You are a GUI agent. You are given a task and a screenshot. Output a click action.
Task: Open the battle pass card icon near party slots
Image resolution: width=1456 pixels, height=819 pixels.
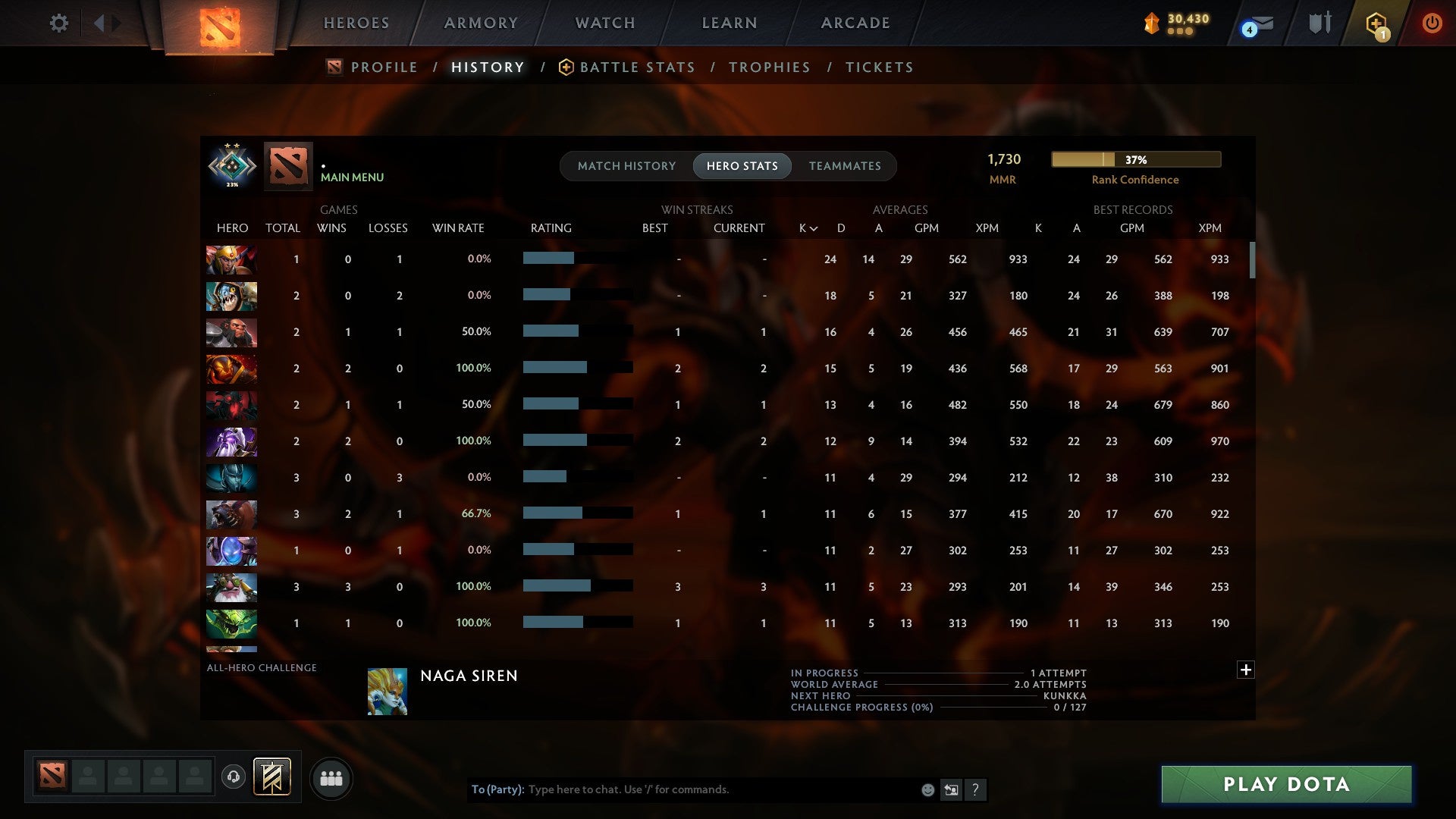point(271,777)
